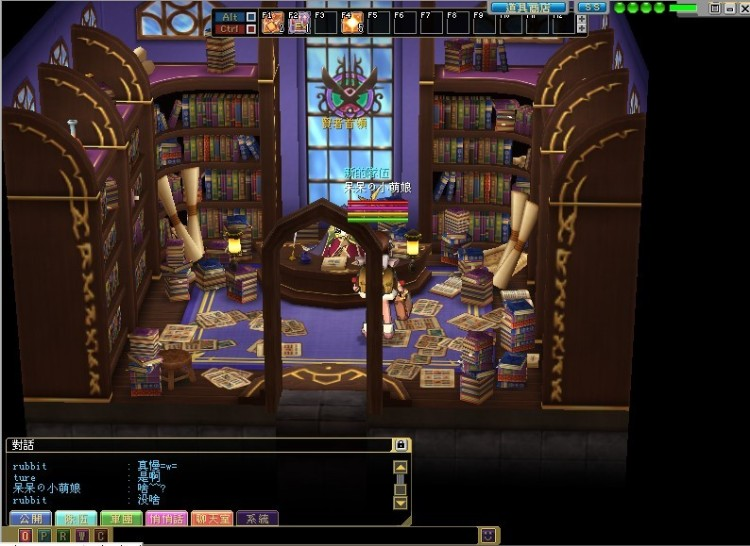The height and width of the screenshot is (546, 750).
Task: Choose the 聊天室 chatroom tab
Action: pos(212,518)
